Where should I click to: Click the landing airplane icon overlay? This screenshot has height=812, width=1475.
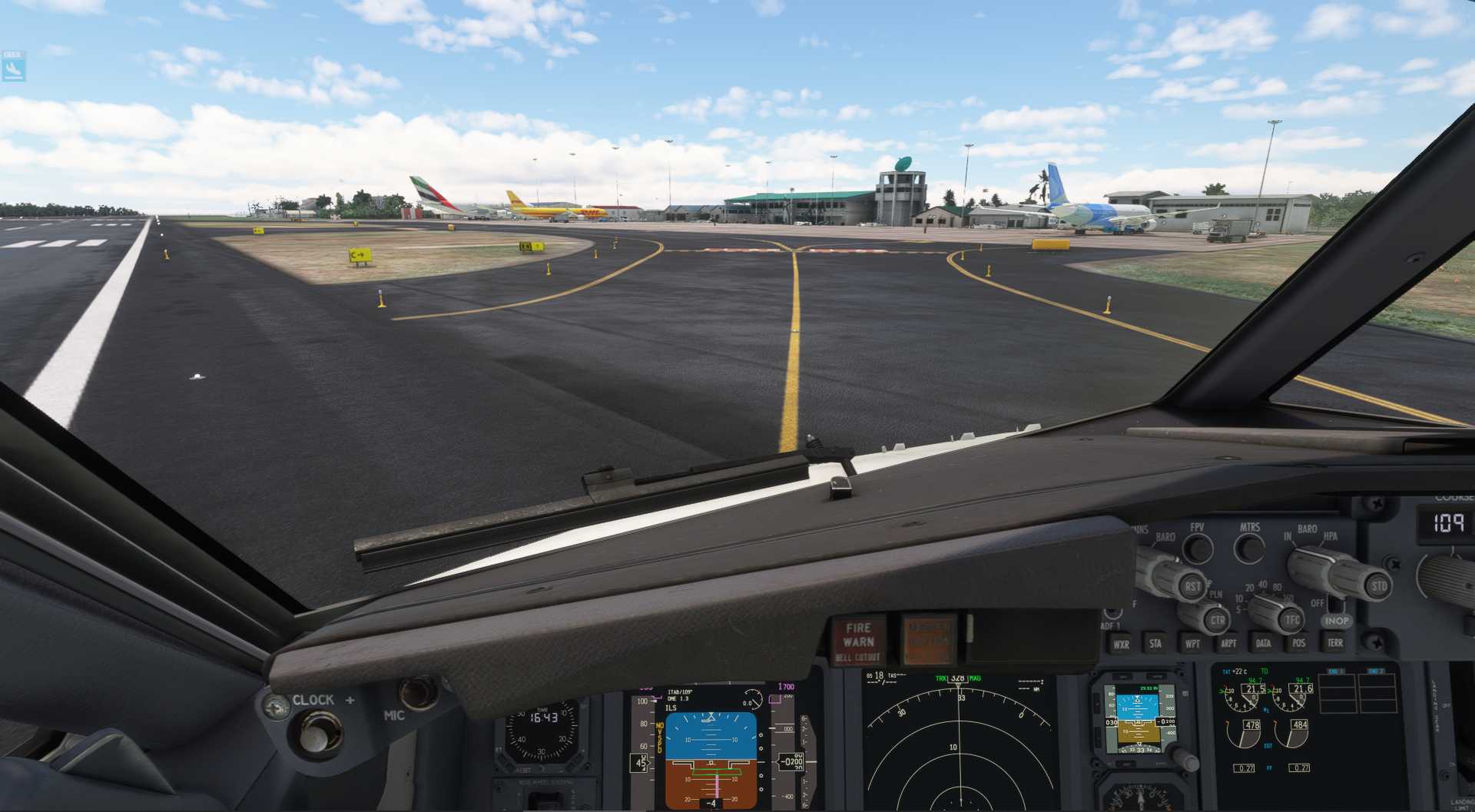(x=13, y=68)
